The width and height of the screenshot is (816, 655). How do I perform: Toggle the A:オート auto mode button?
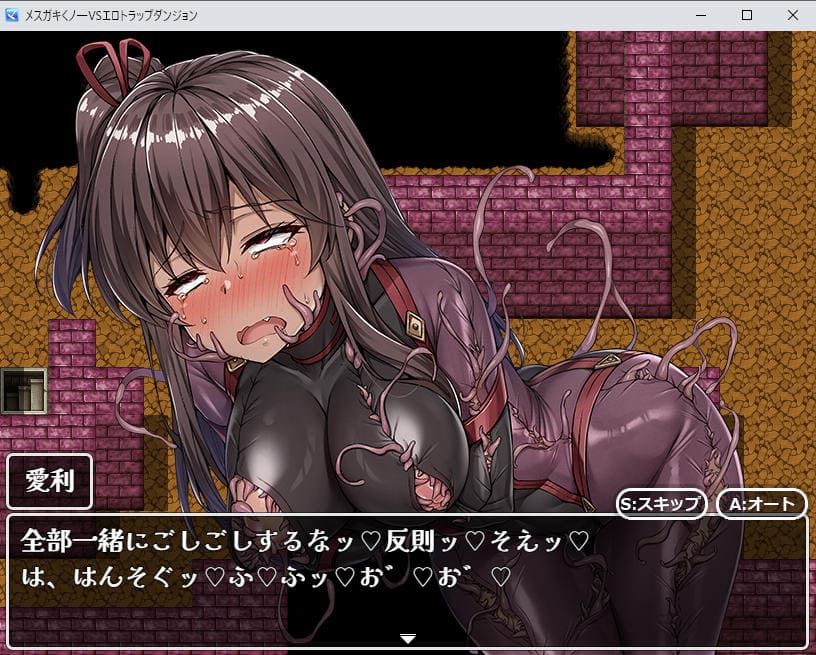[761, 503]
